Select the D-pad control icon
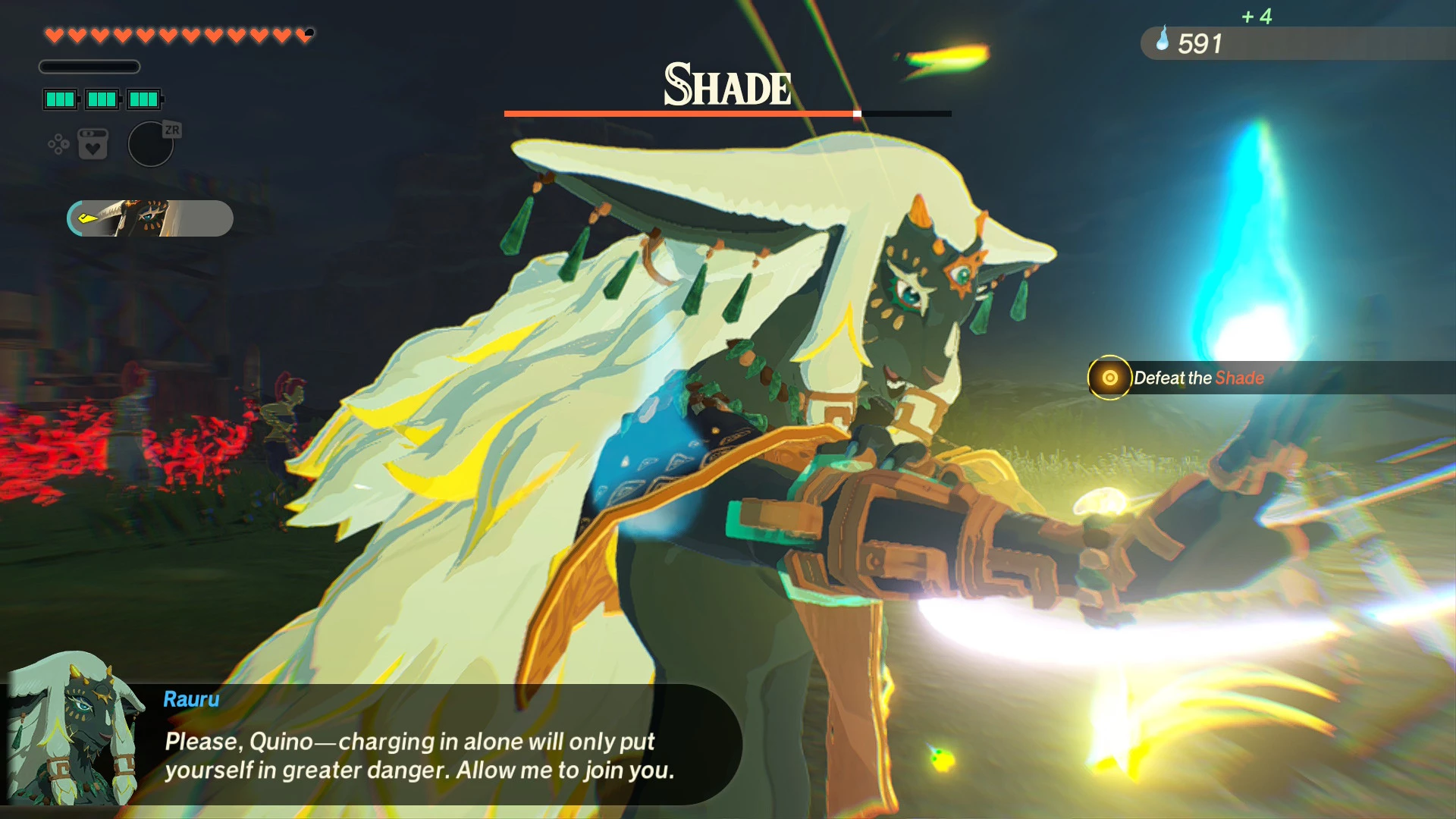This screenshot has height=819, width=1456. [58, 143]
